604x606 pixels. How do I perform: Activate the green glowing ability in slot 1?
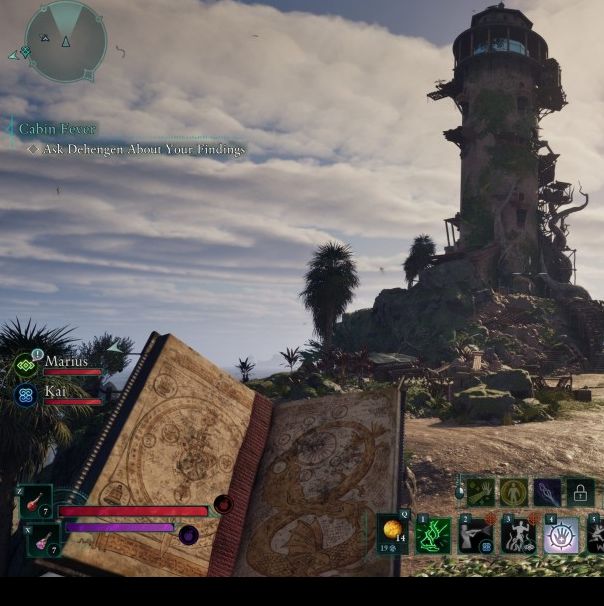433,536
